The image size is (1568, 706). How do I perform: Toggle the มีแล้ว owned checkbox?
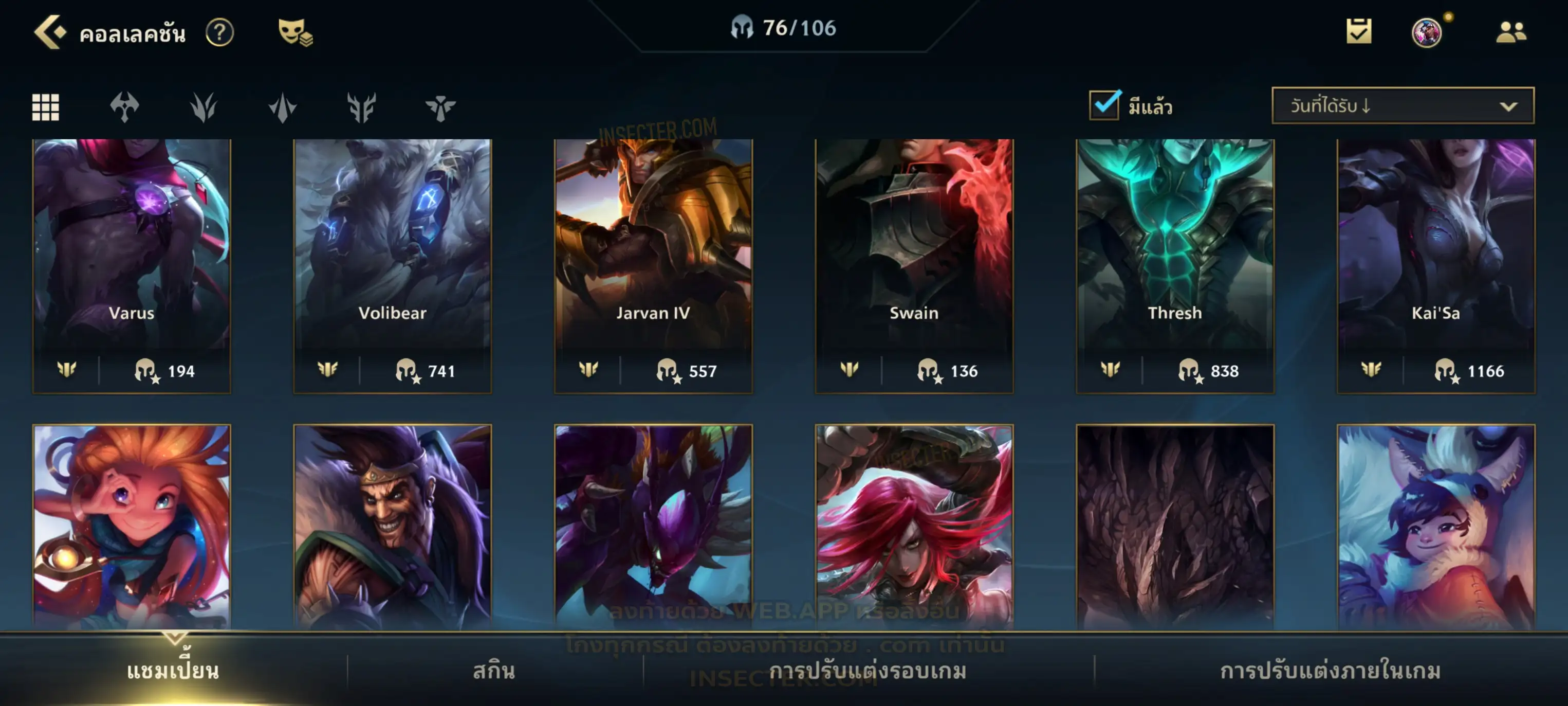click(x=1104, y=105)
